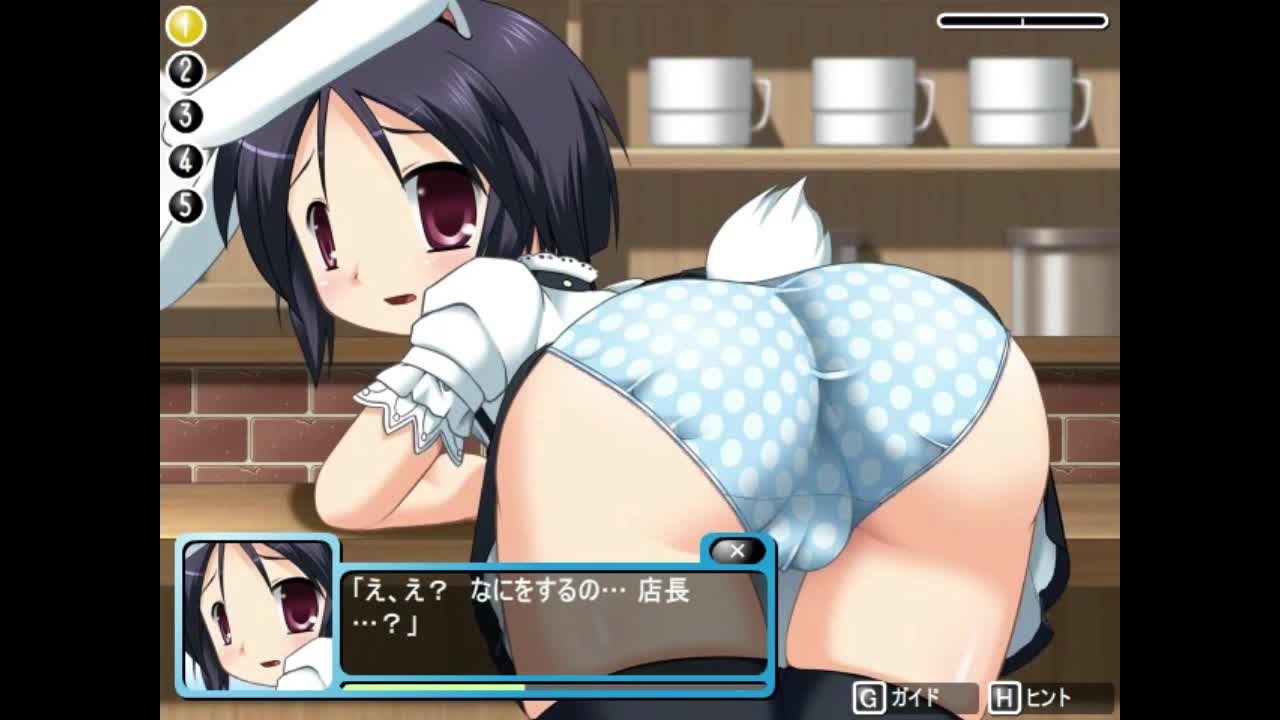Image resolution: width=1280 pixels, height=720 pixels.
Task: Select the yellow number 1 circle
Action: point(185,26)
